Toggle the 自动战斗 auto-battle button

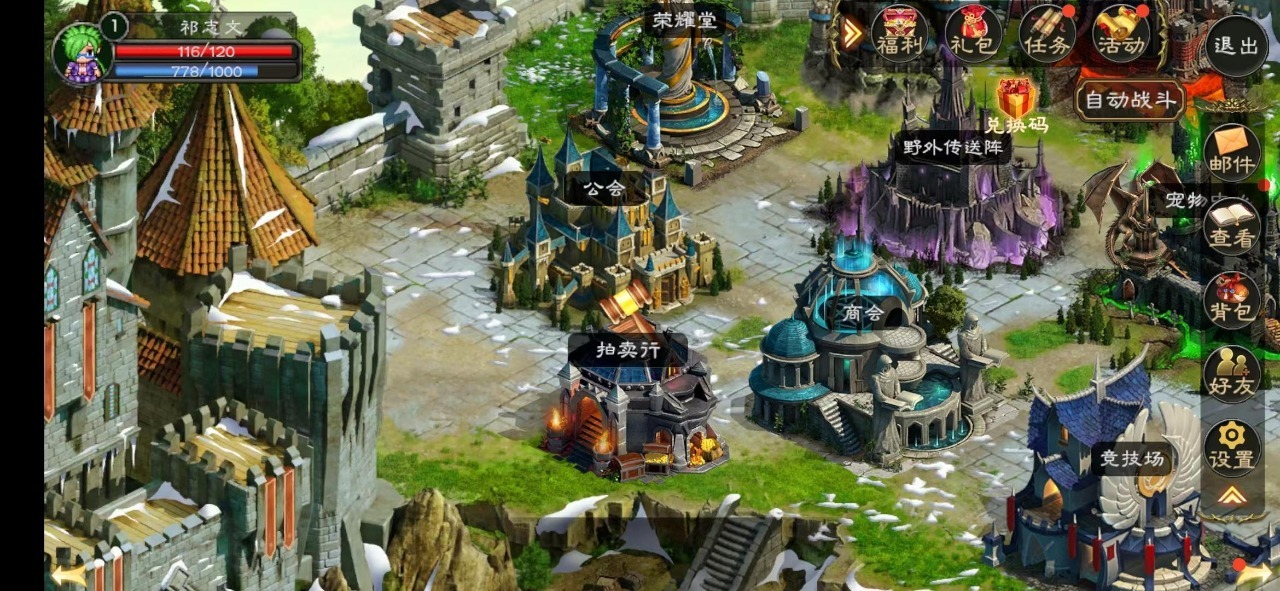pyautogui.click(x=1131, y=101)
